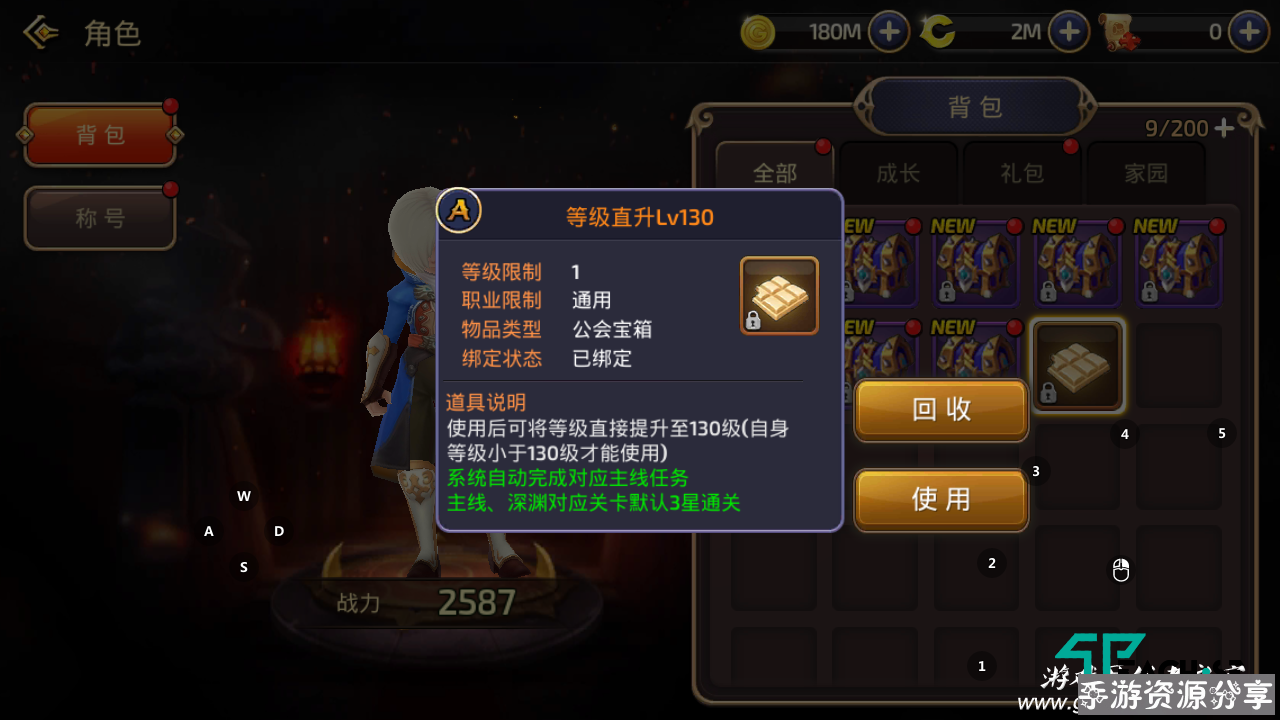Tap the 使用 use button
1280x720 pixels.
pyautogui.click(x=941, y=499)
